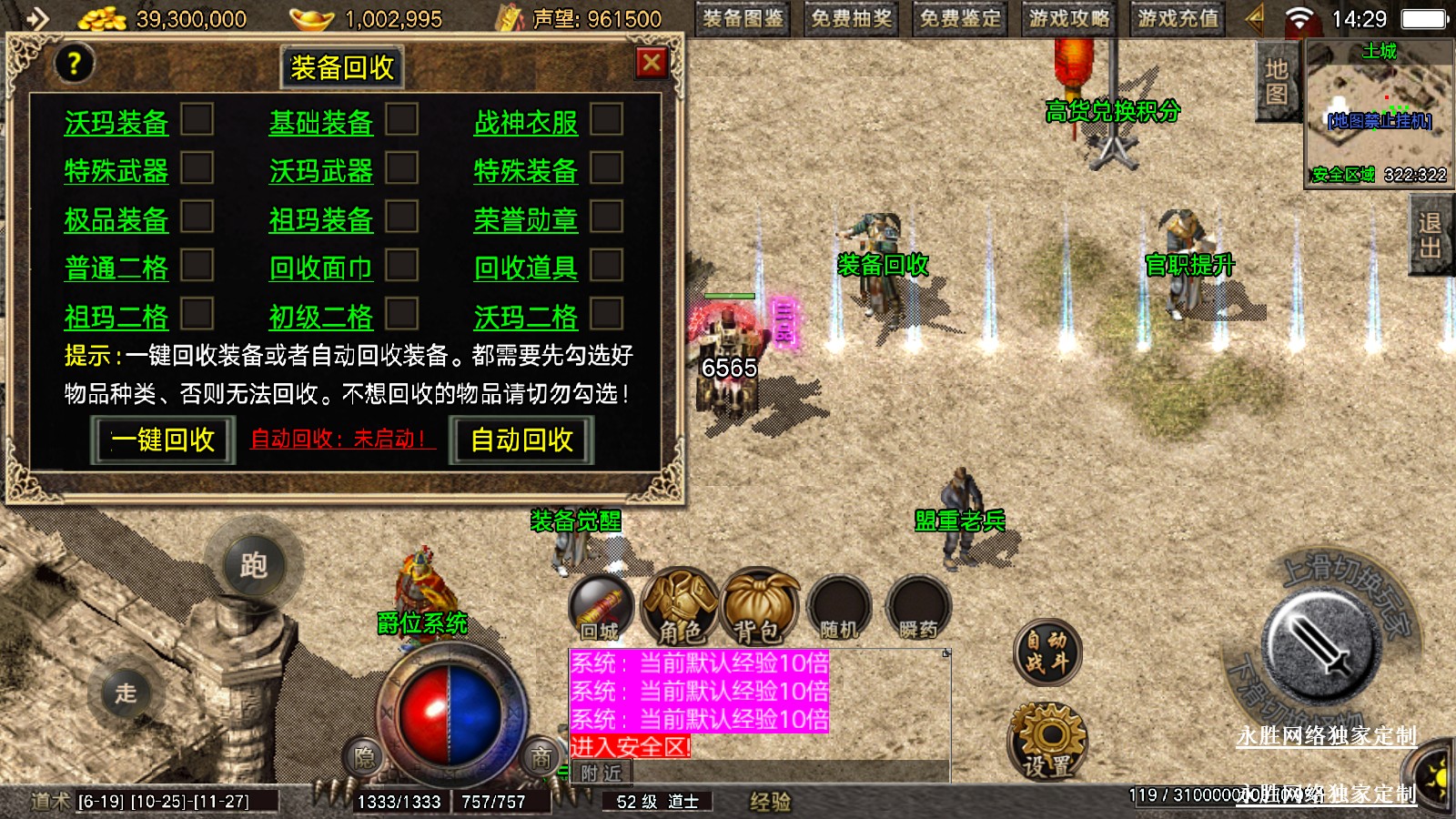Open the question mark help icon

click(74, 64)
